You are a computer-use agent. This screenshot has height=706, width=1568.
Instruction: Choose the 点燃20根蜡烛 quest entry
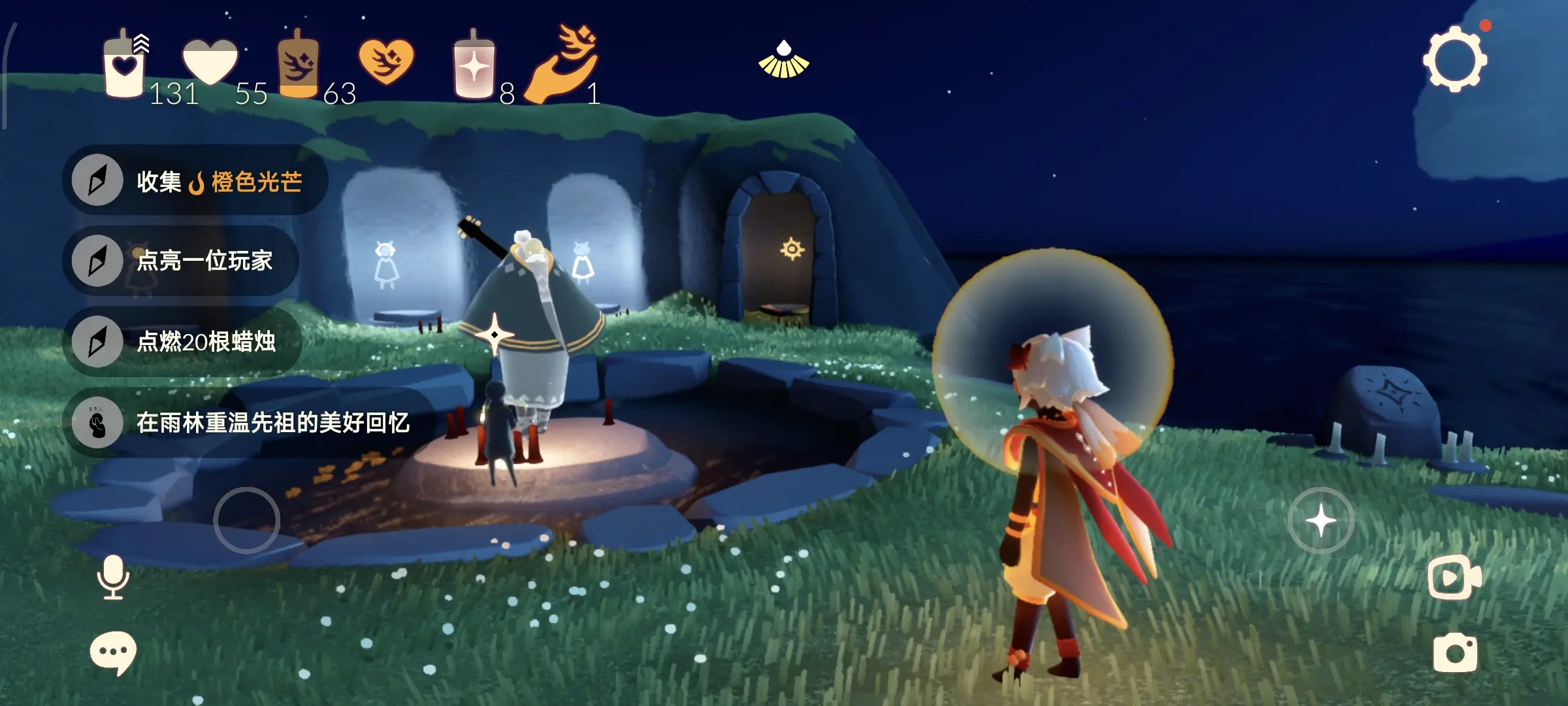tap(182, 341)
